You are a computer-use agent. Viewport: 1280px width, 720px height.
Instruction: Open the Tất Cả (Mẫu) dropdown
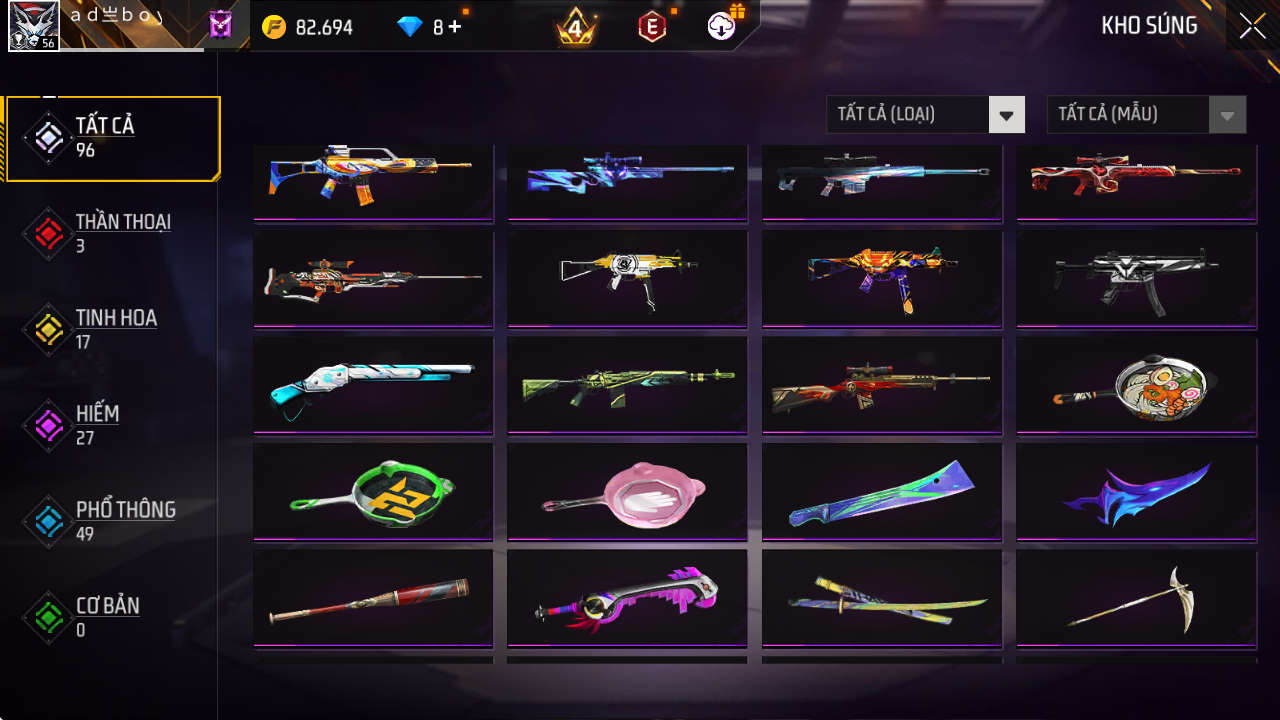pos(1145,114)
